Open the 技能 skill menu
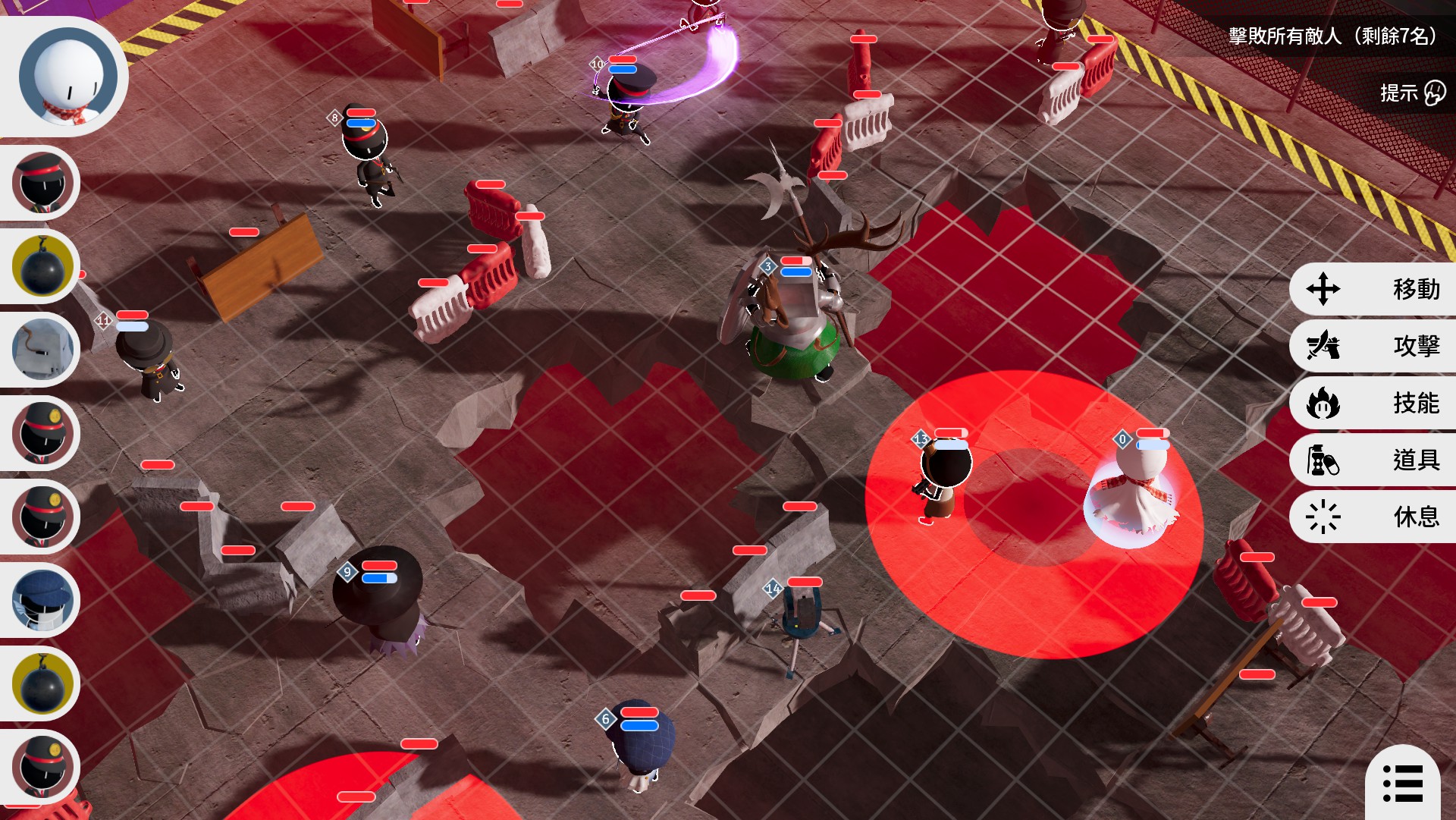Screen dimensions: 1456x820 pos(1373,403)
